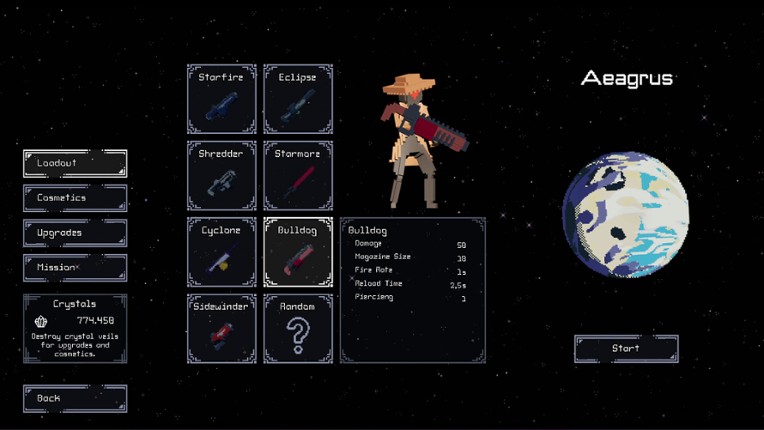Show the Missions menu
764x430 pixels.
click(x=75, y=268)
